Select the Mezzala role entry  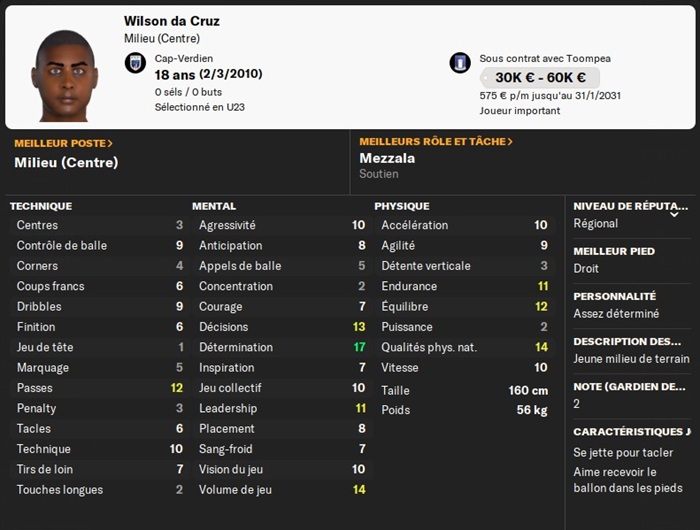click(388, 158)
